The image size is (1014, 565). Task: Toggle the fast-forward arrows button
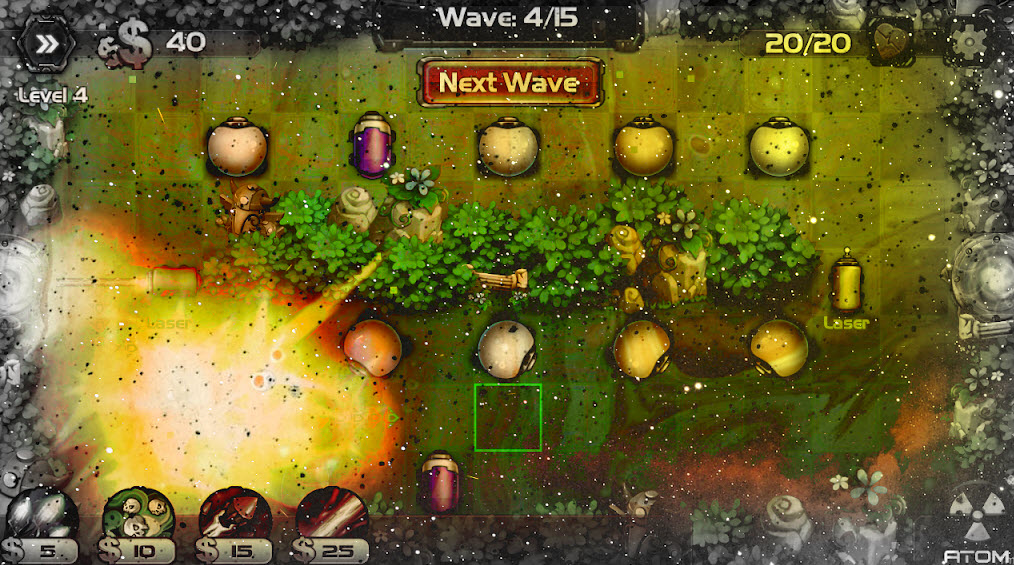tap(48, 43)
